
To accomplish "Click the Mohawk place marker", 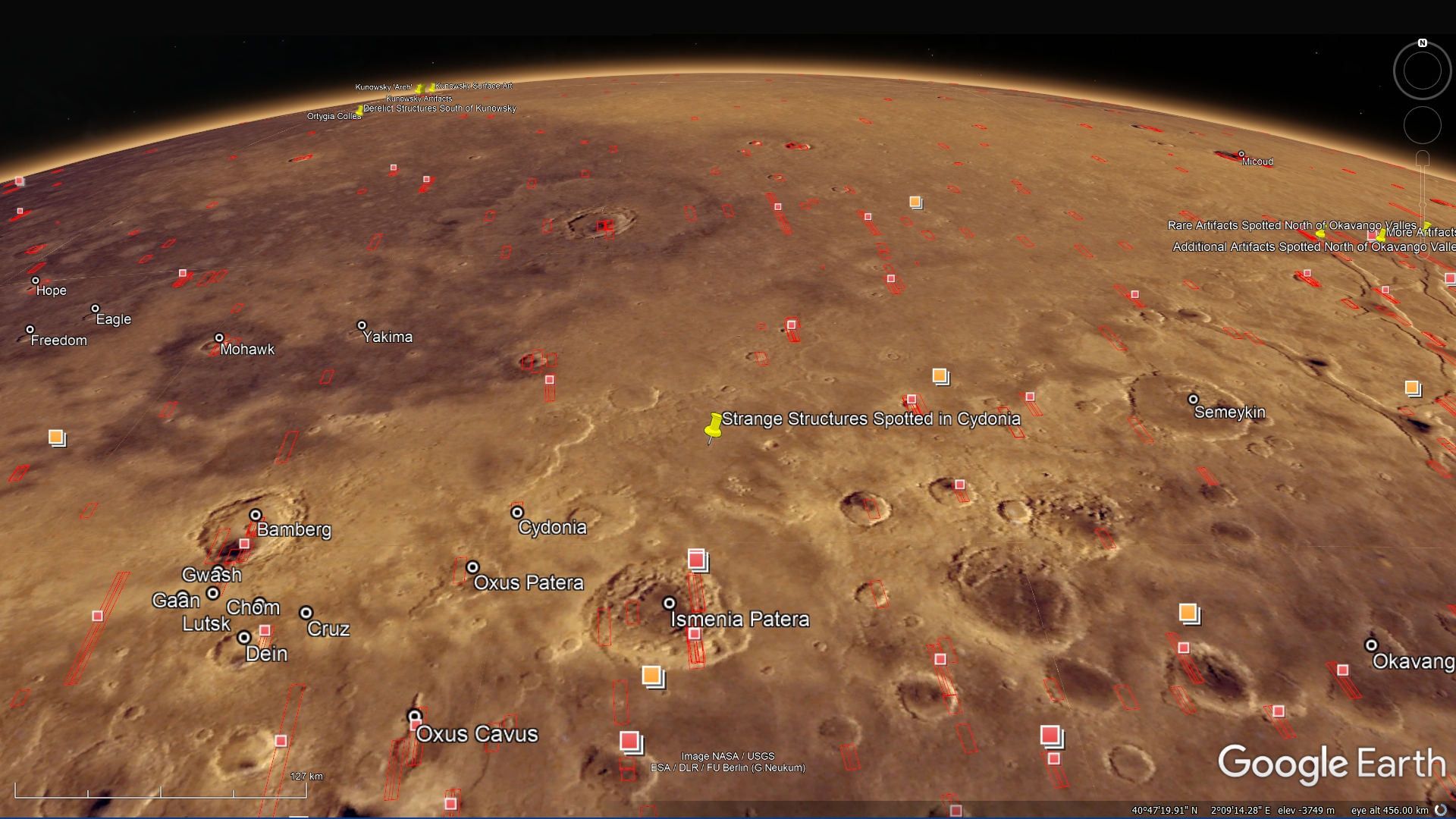I will pos(219,338).
